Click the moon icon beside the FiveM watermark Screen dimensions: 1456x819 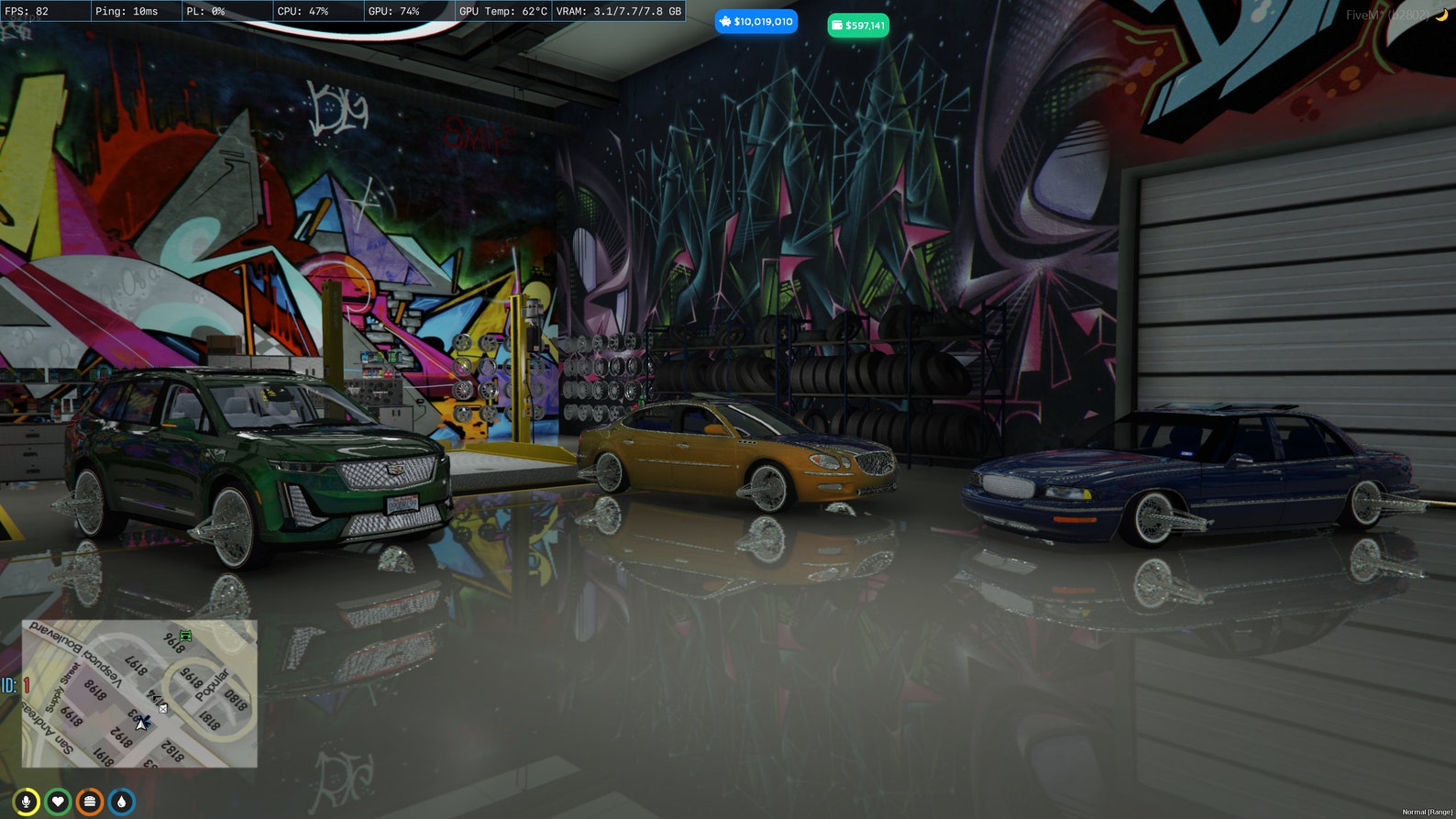[1441, 15]
